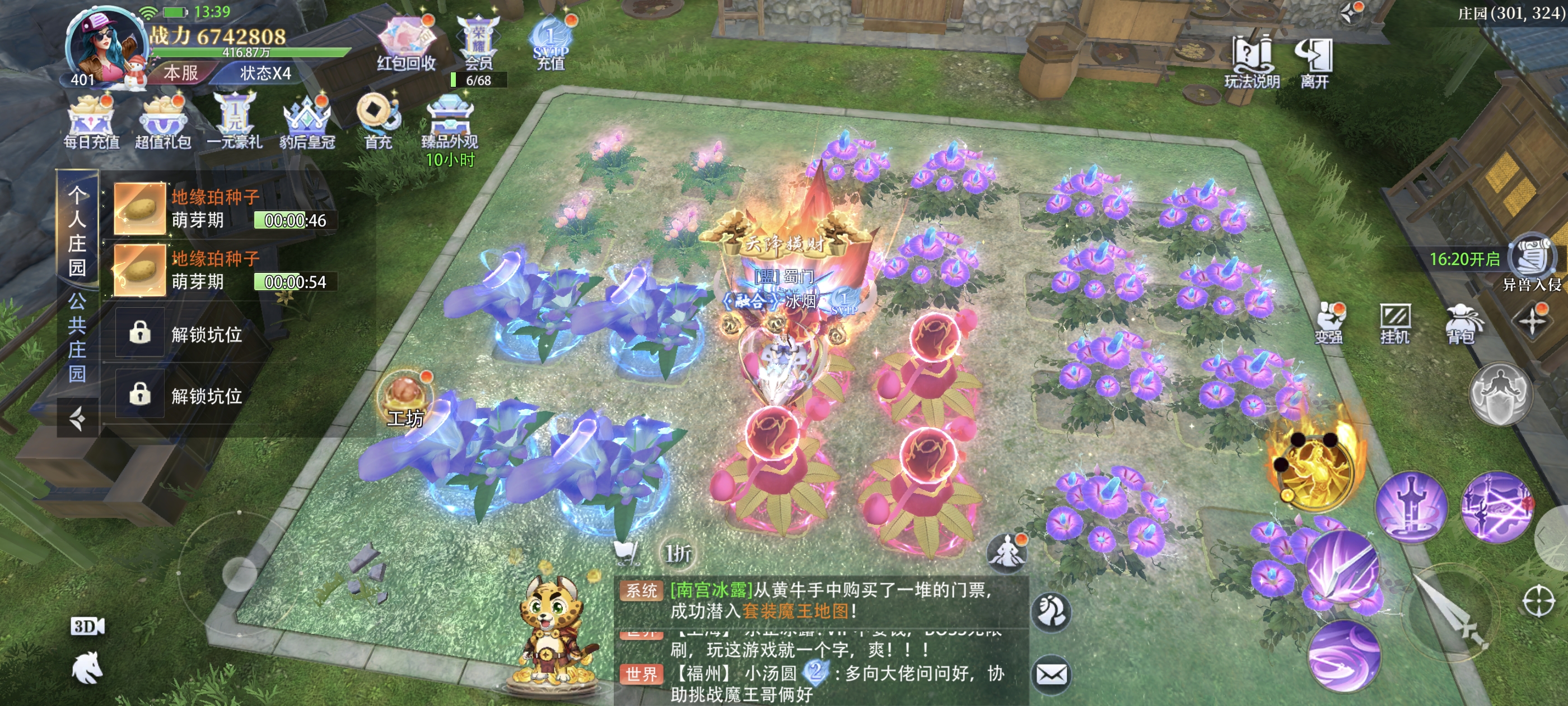Select the 个人庄园 tab
Viewport: 1568px width, 706px height.
click(77, 231)
